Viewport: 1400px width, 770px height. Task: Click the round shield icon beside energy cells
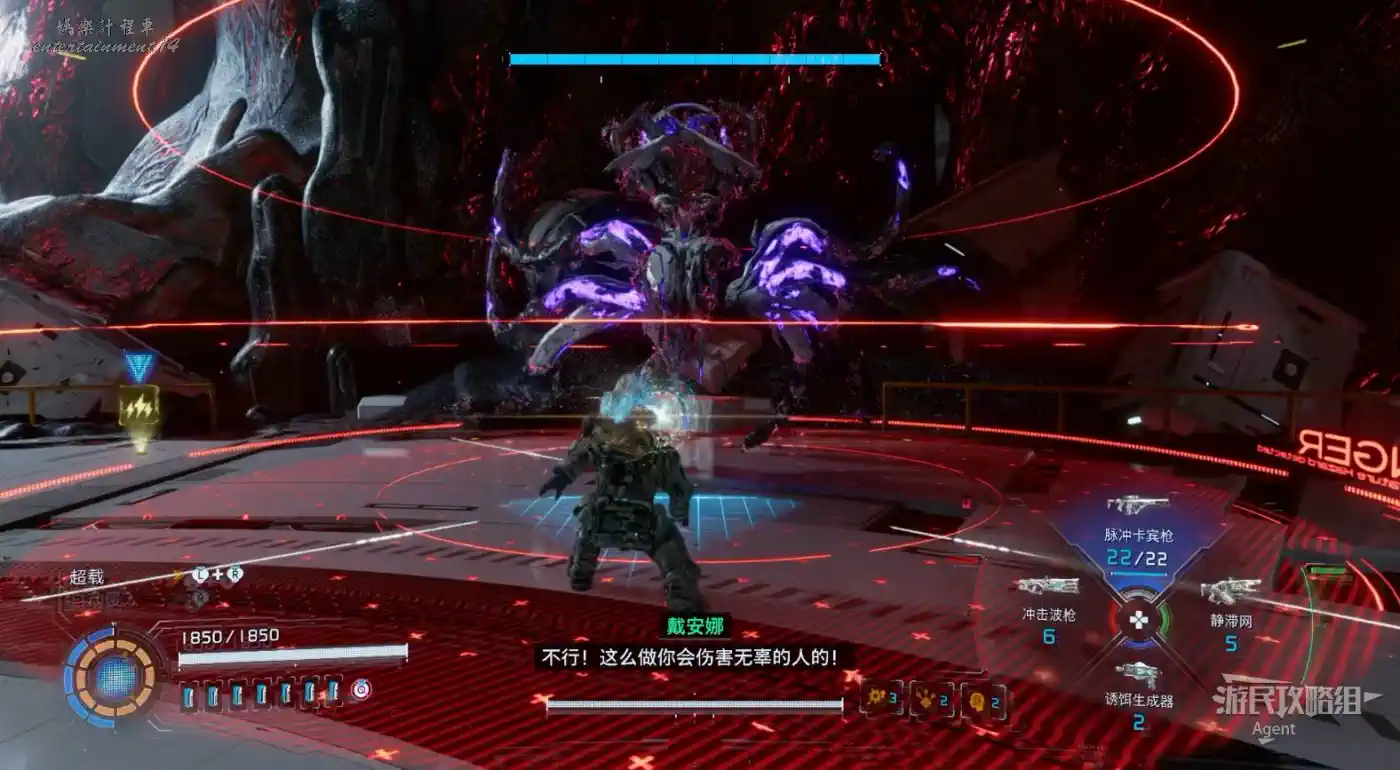tap(359, 691)
